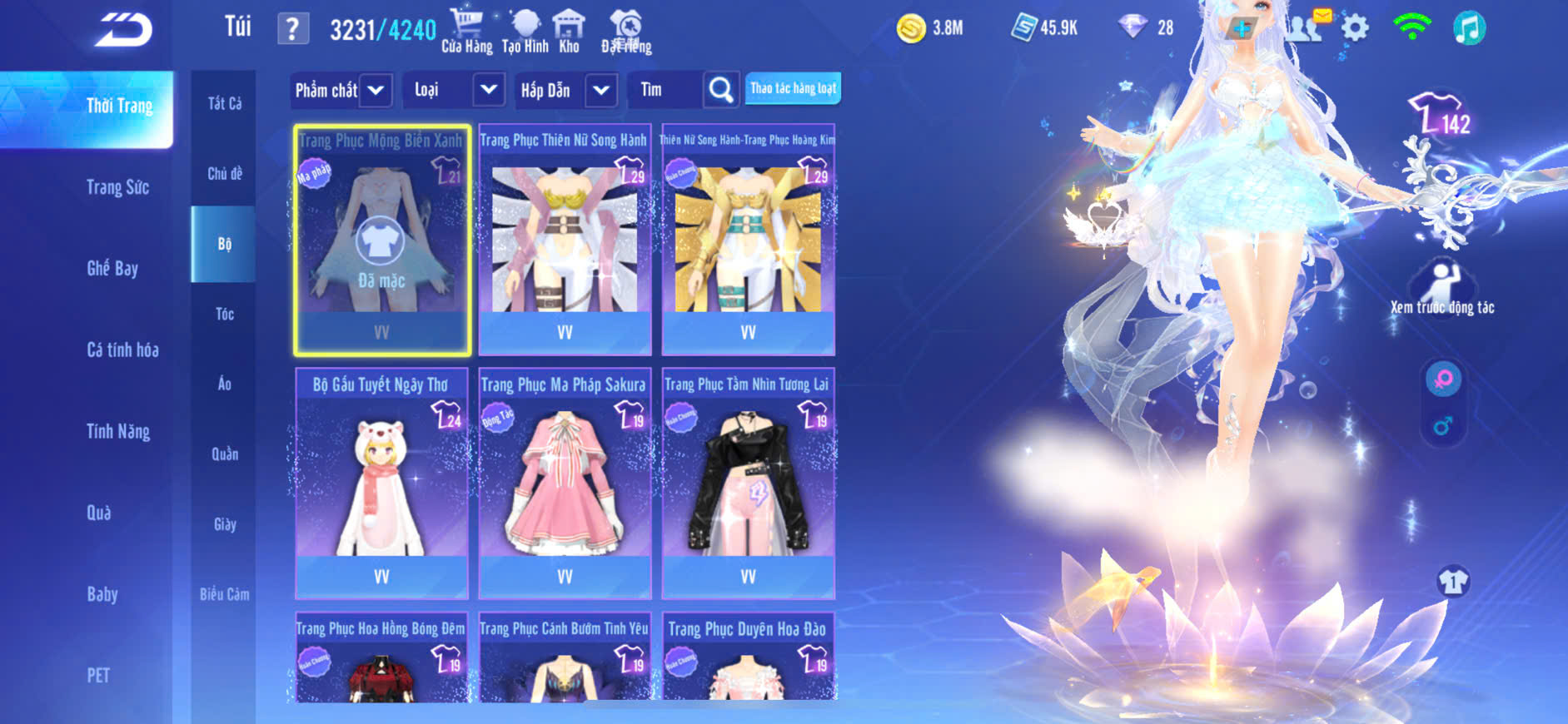Open settings with the gear icon
The width and height of the screenshot is (1568, 724).
tap(1355, 28)
